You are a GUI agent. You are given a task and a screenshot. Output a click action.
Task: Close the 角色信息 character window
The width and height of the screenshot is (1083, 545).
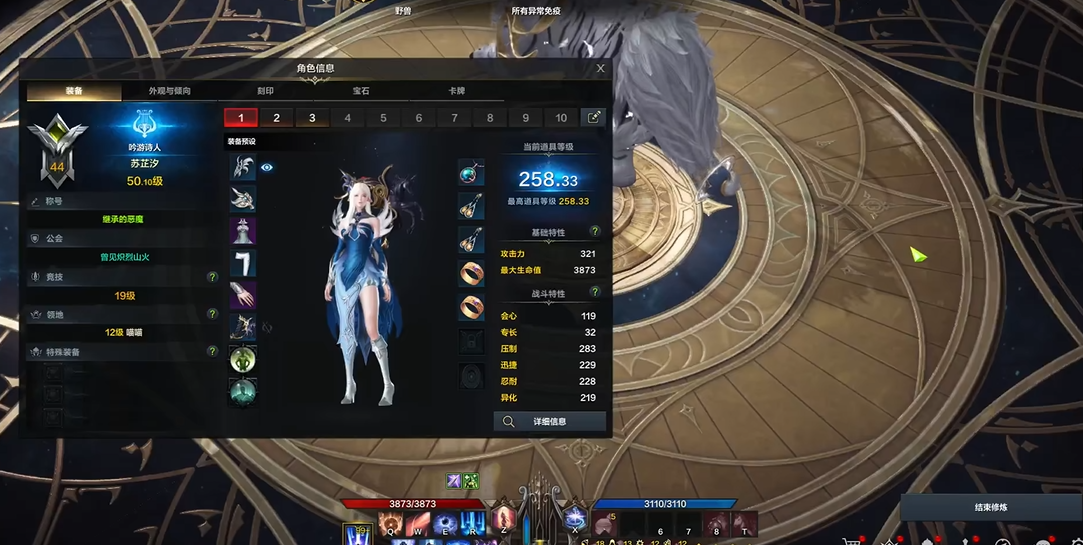tap(600, 69)
